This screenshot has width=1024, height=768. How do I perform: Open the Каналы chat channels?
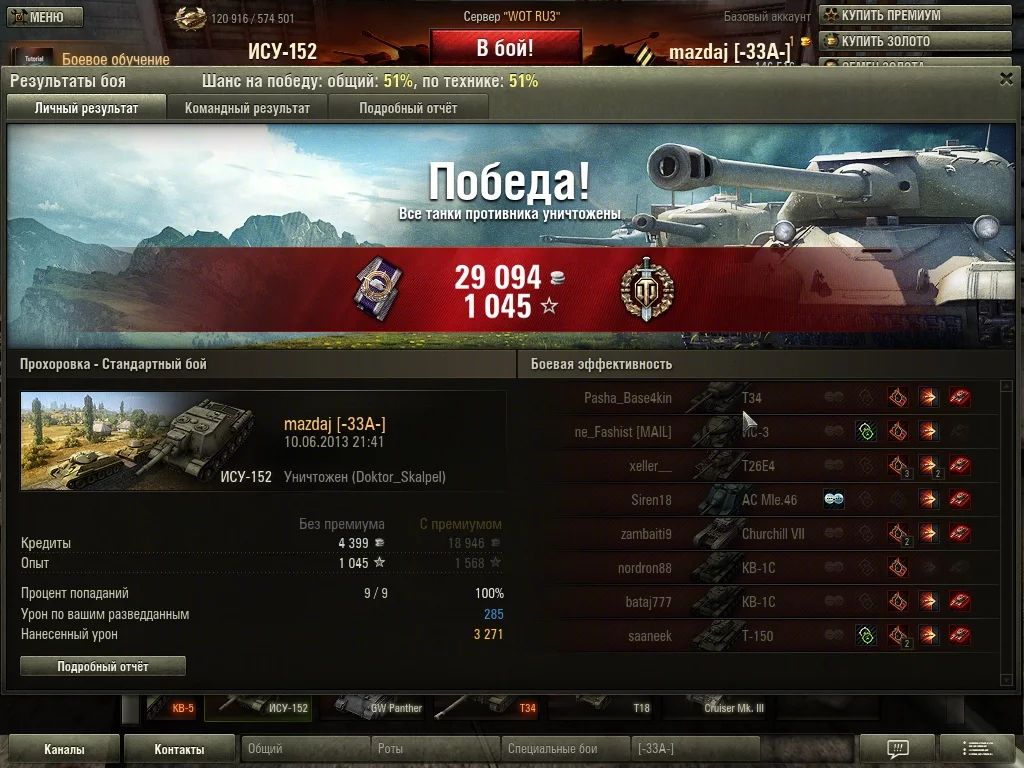click(x=64, y=749)
